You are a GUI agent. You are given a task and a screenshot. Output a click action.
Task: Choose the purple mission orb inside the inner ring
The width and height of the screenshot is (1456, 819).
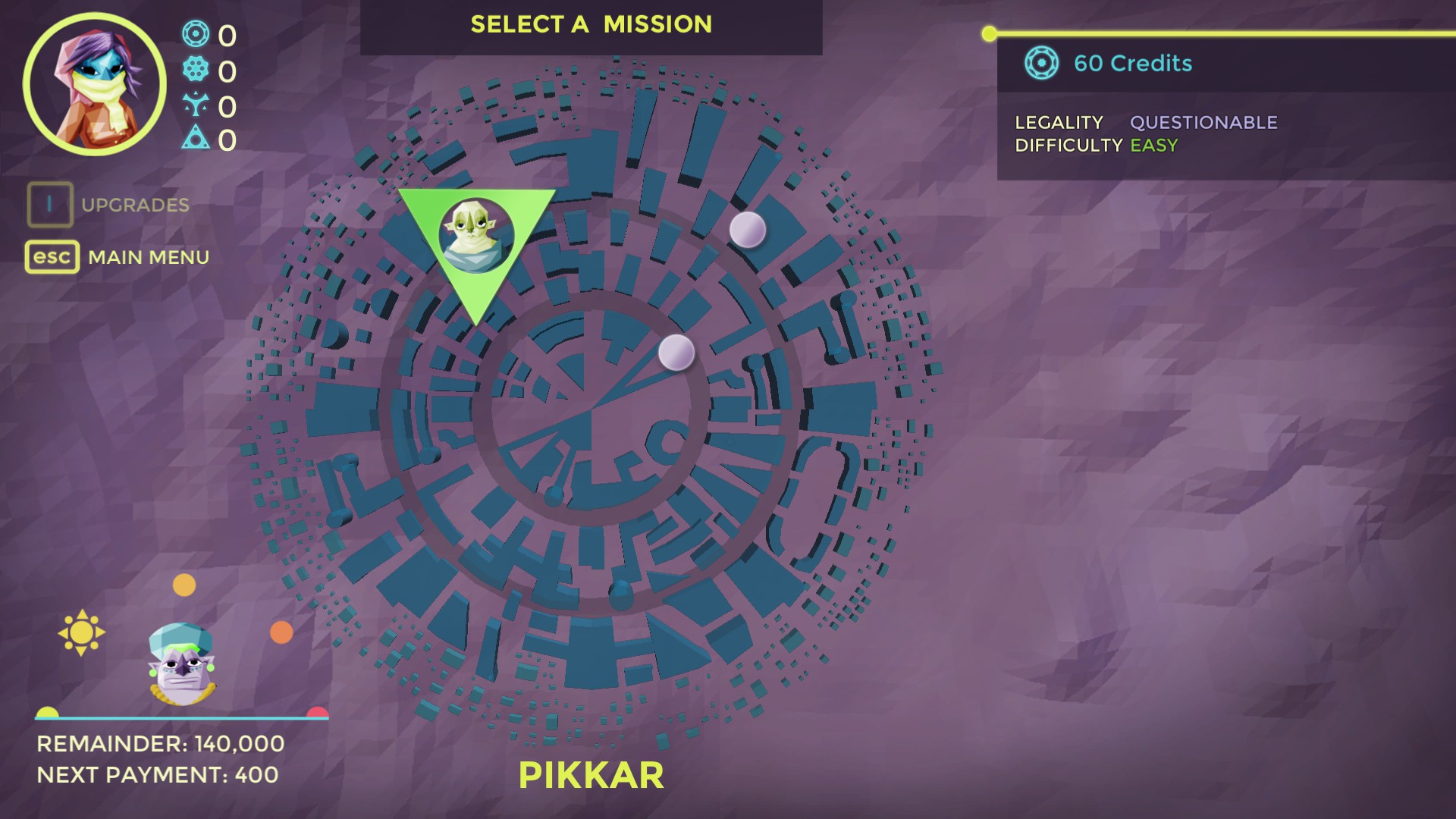pos(676,353)
